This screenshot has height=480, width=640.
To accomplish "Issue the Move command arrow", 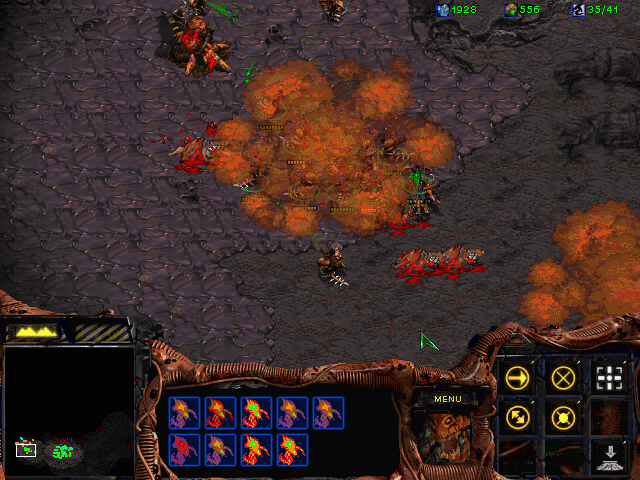I will (x=517, y=378).
